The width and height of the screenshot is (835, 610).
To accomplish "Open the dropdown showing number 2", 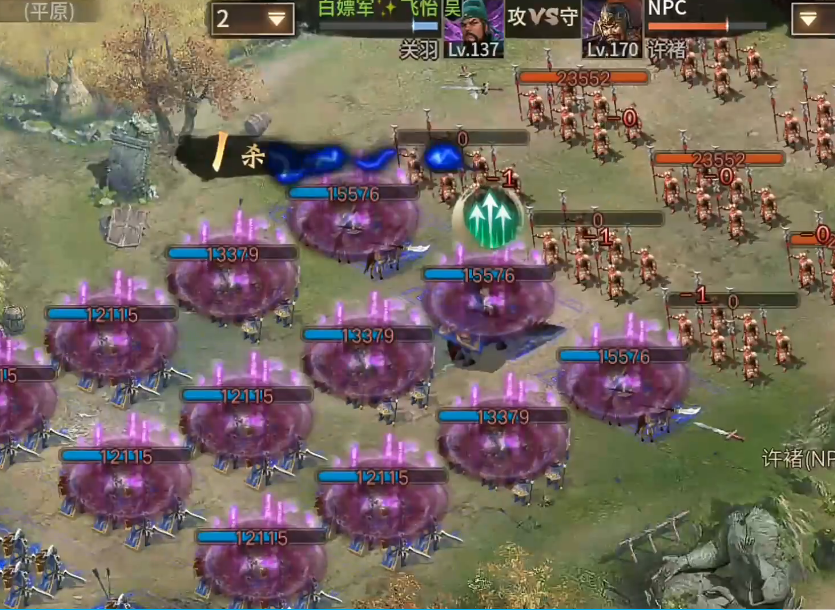I will (x=250, y=18).
